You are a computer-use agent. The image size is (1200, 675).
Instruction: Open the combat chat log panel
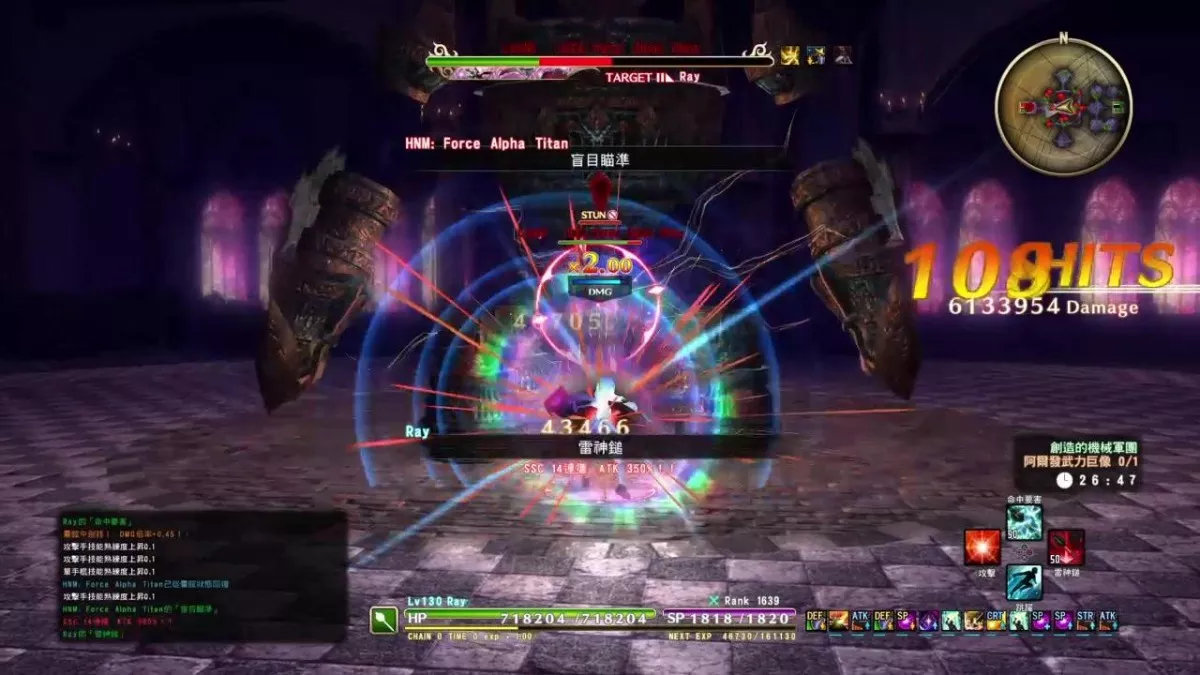pyautogui.click(x=203, y=576)
